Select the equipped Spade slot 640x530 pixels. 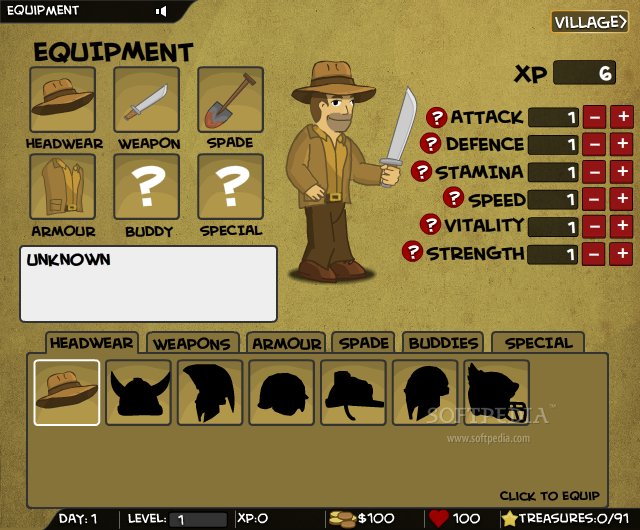(230, 100)
